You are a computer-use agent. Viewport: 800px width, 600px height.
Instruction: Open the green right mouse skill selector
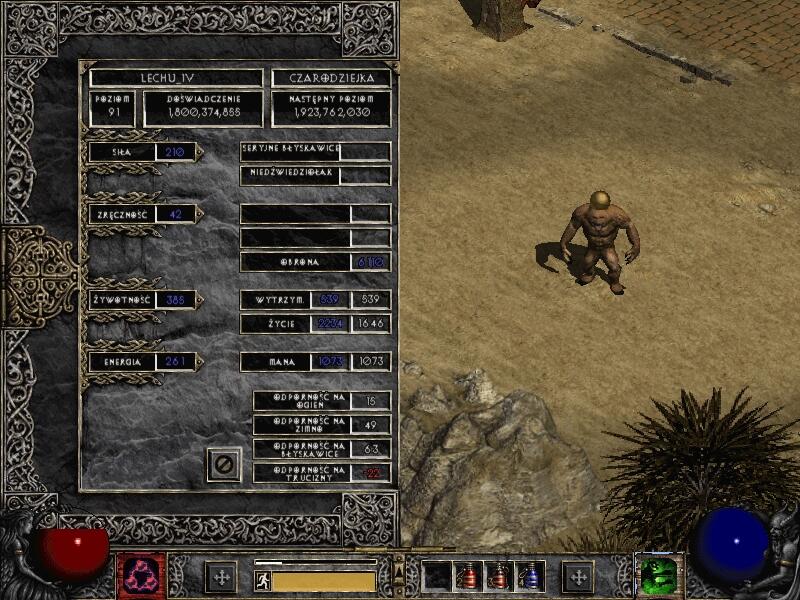click(x=660, y=576)
